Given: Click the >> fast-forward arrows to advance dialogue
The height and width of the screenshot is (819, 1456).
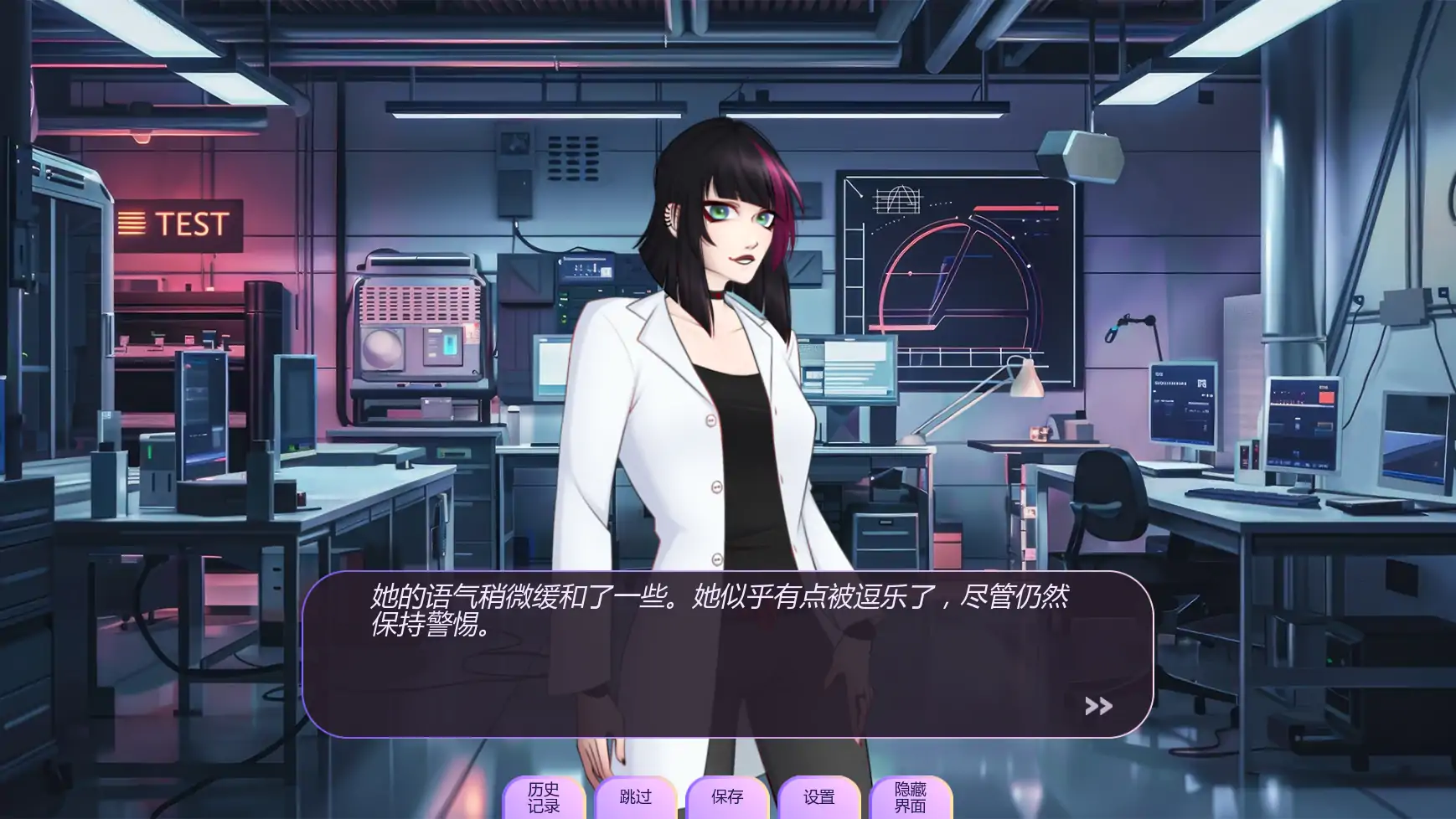Looking at the screenshot, I should [x=1097, y=707].
